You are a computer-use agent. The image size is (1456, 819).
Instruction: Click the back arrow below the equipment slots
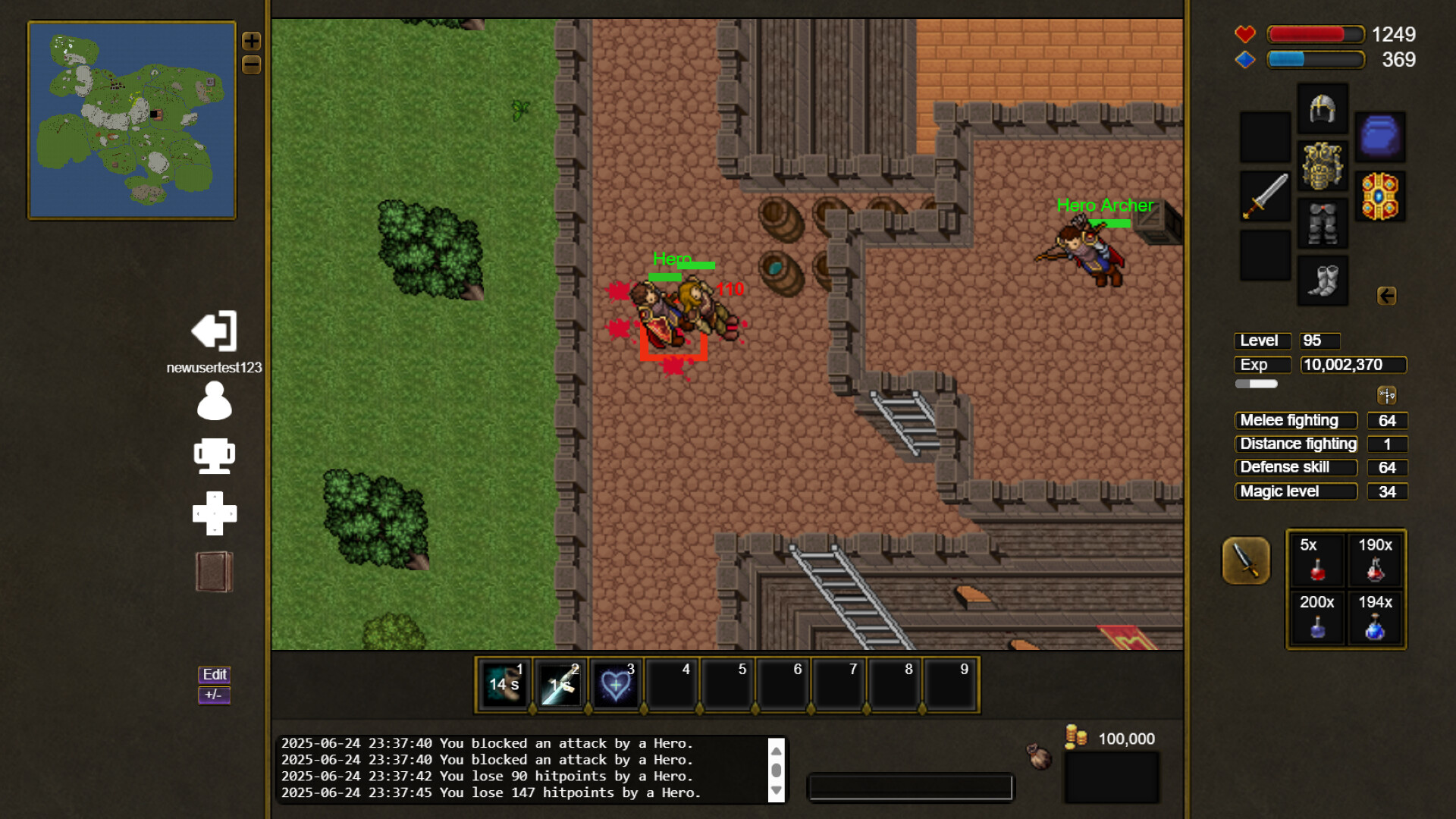1387,297
